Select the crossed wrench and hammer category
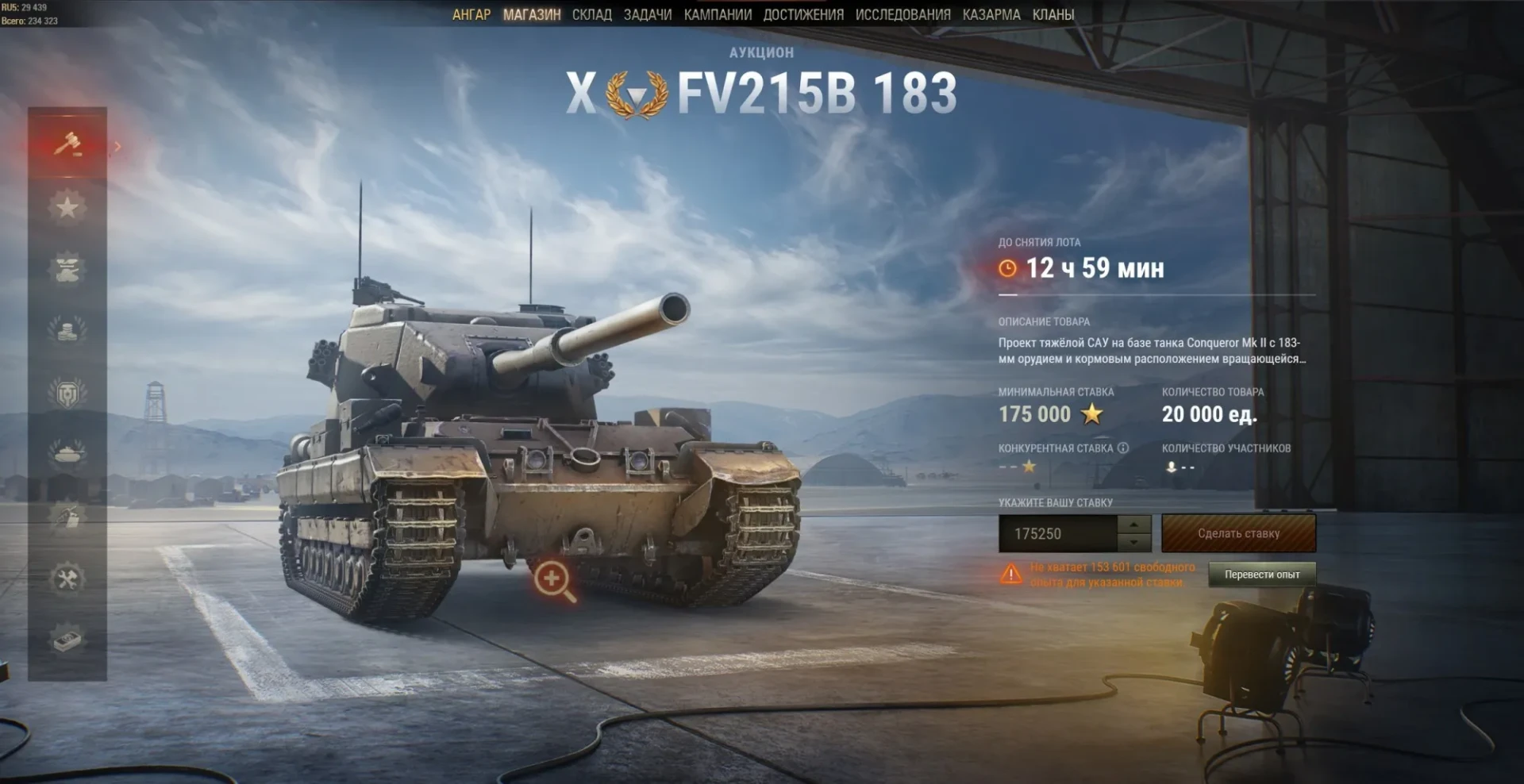 pos(67,578)
